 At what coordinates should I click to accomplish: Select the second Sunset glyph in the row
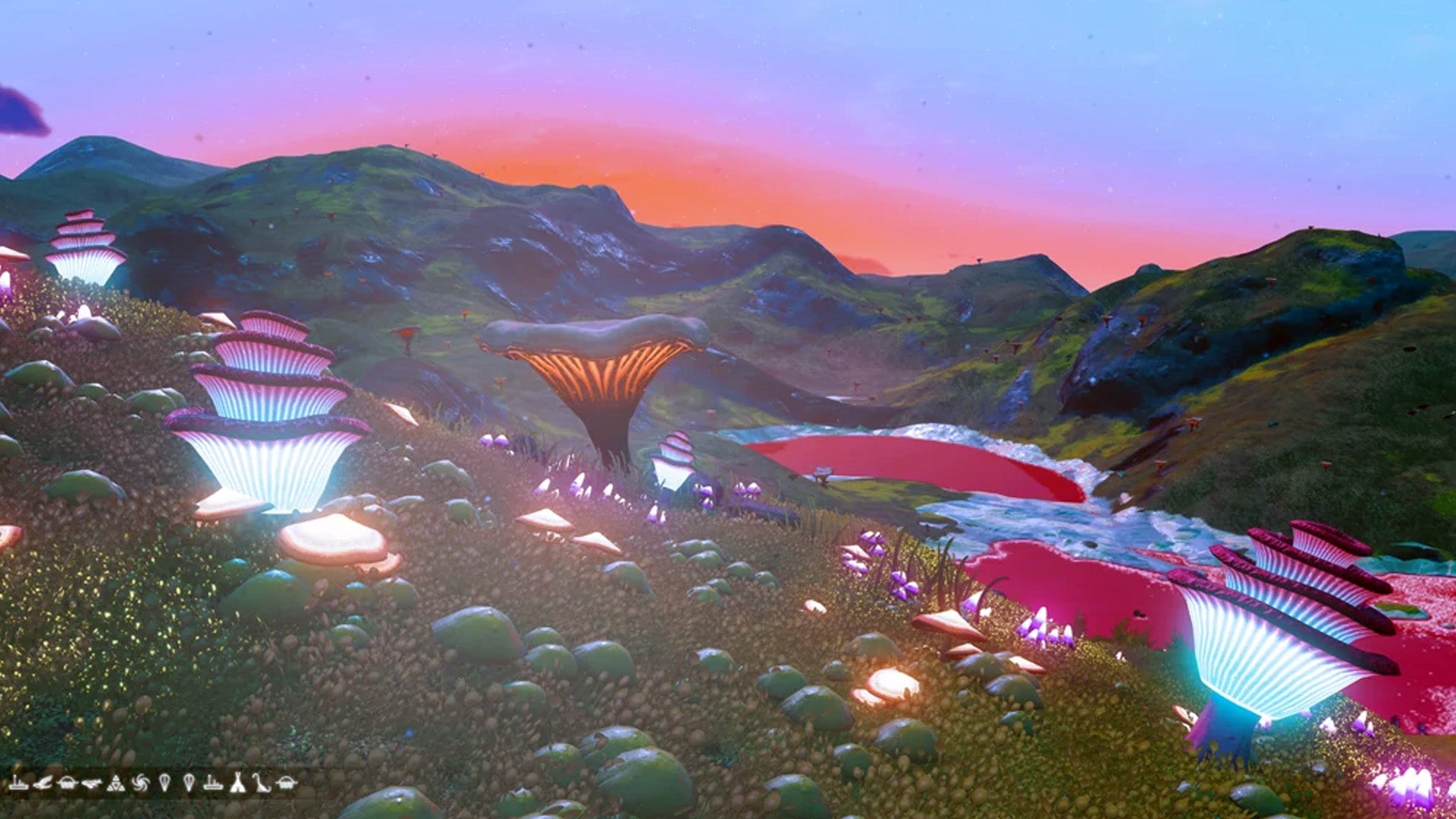point(212,783)
